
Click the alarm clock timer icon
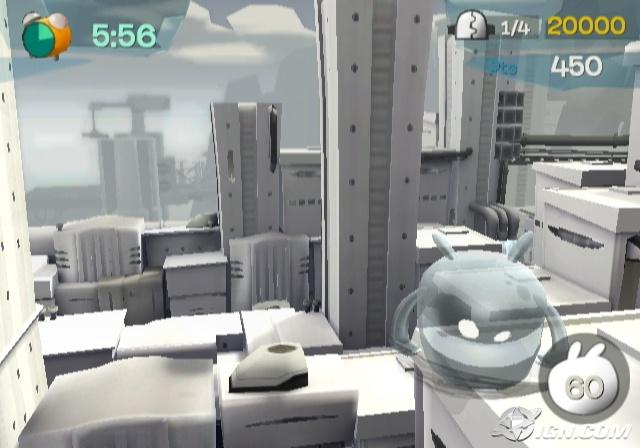click(x=46, y=34)
